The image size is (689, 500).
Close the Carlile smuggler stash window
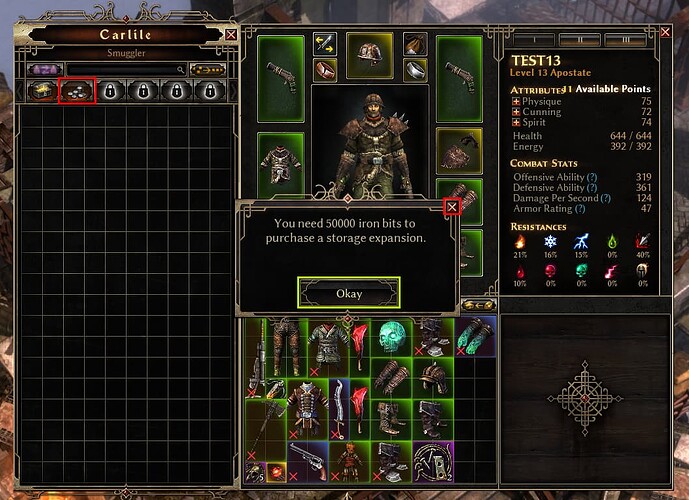(x=232, y=34)
